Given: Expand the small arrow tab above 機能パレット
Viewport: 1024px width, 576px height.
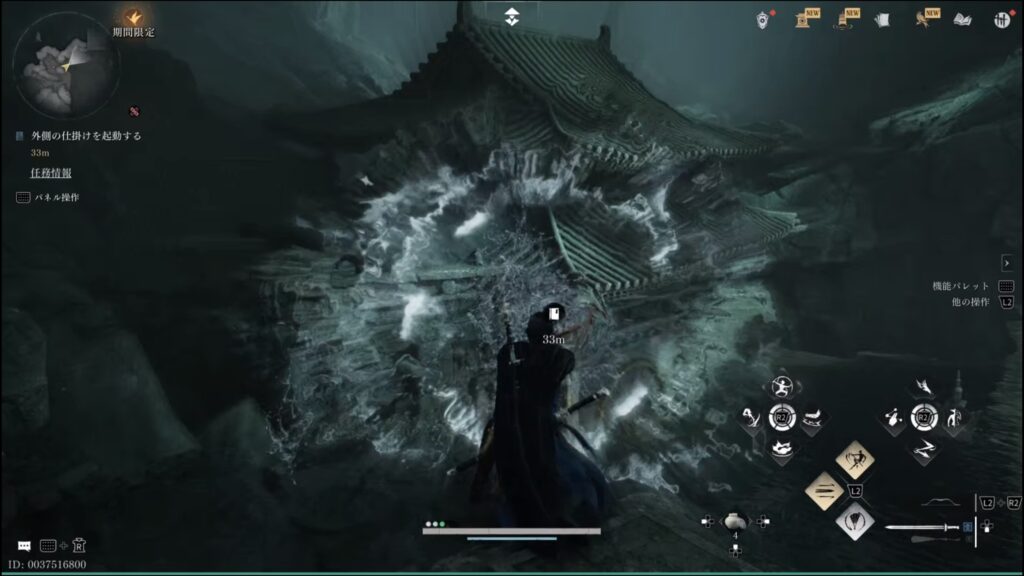Looking at the screenshot, I should (x=1006, y=262).
